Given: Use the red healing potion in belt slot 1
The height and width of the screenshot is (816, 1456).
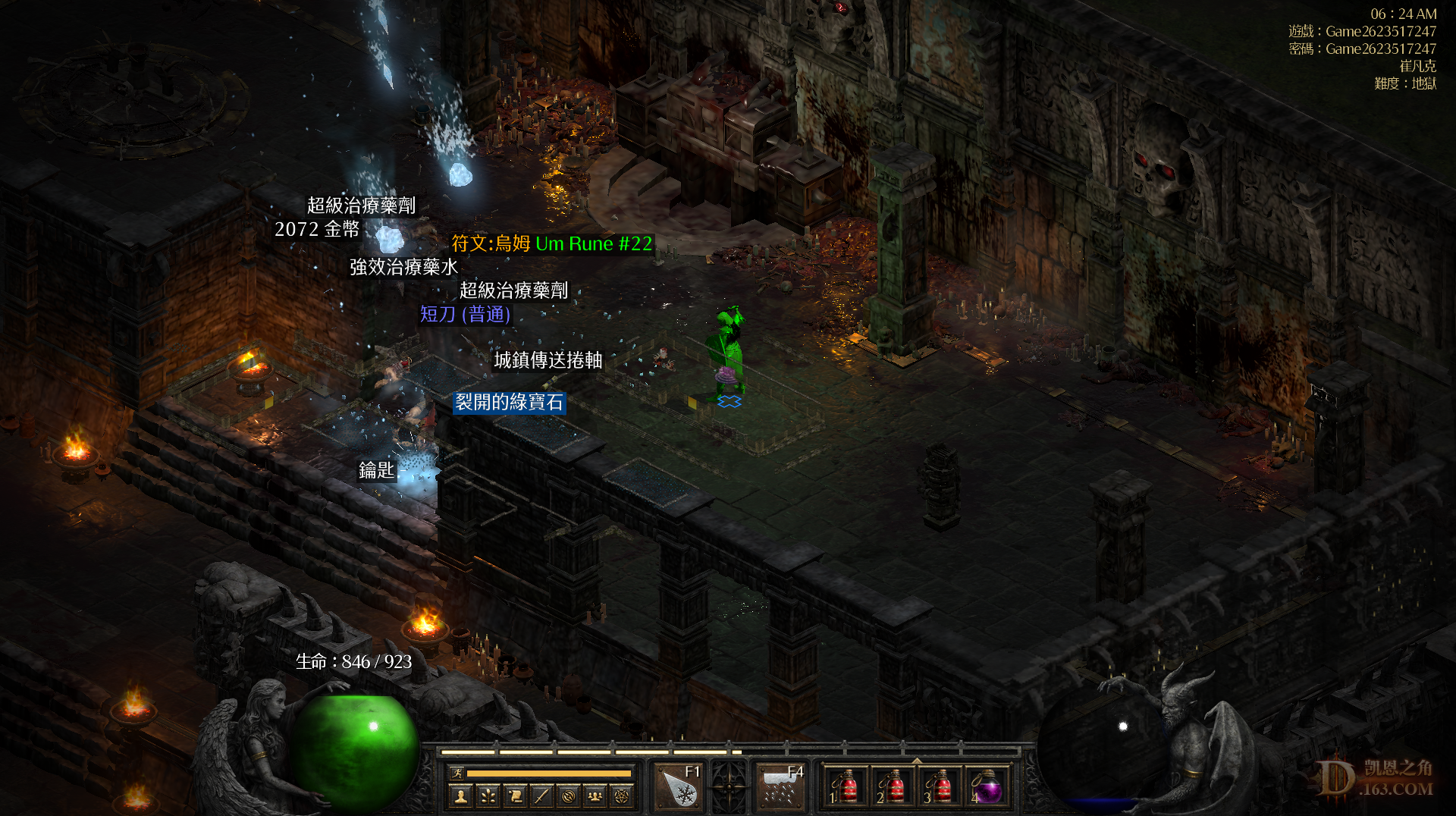Looking at the screenshot, I should [x=846, y=787].
